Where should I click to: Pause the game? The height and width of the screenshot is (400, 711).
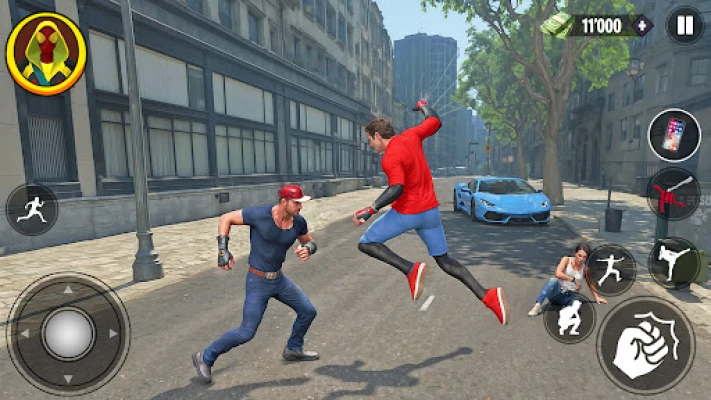[685, 25]
